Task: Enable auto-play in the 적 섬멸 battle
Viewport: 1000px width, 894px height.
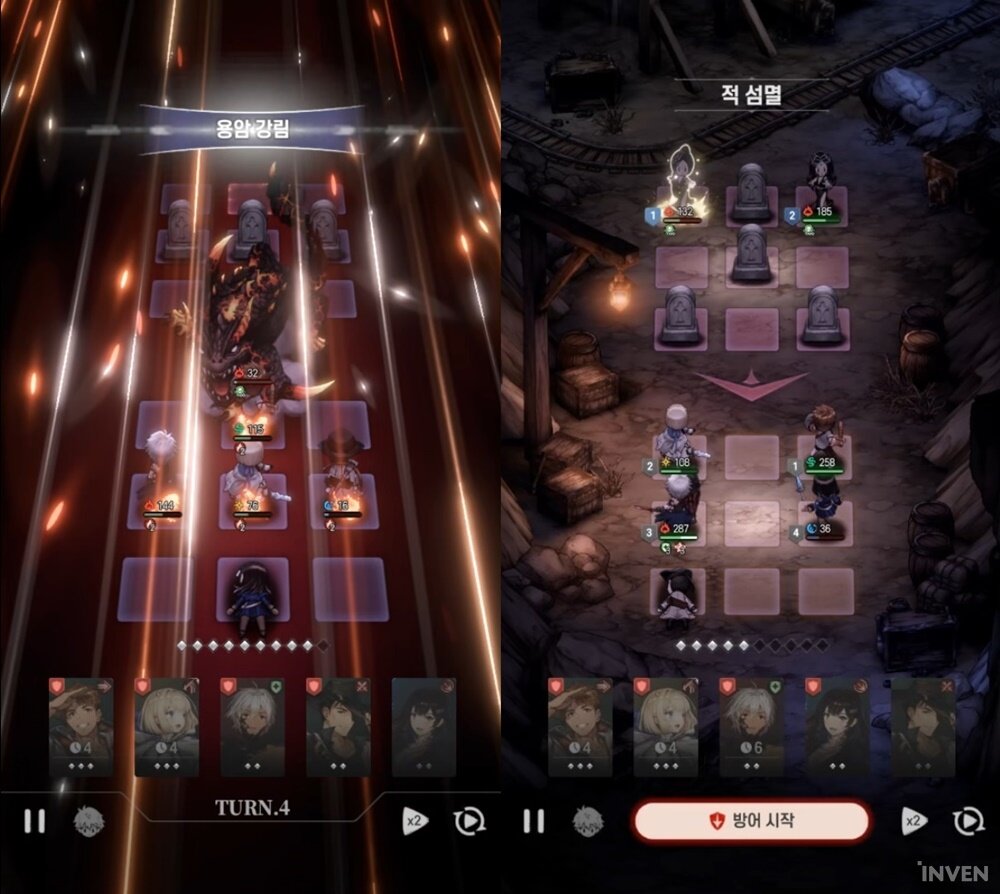Action: pyautogui.click(x=967, y=822)
